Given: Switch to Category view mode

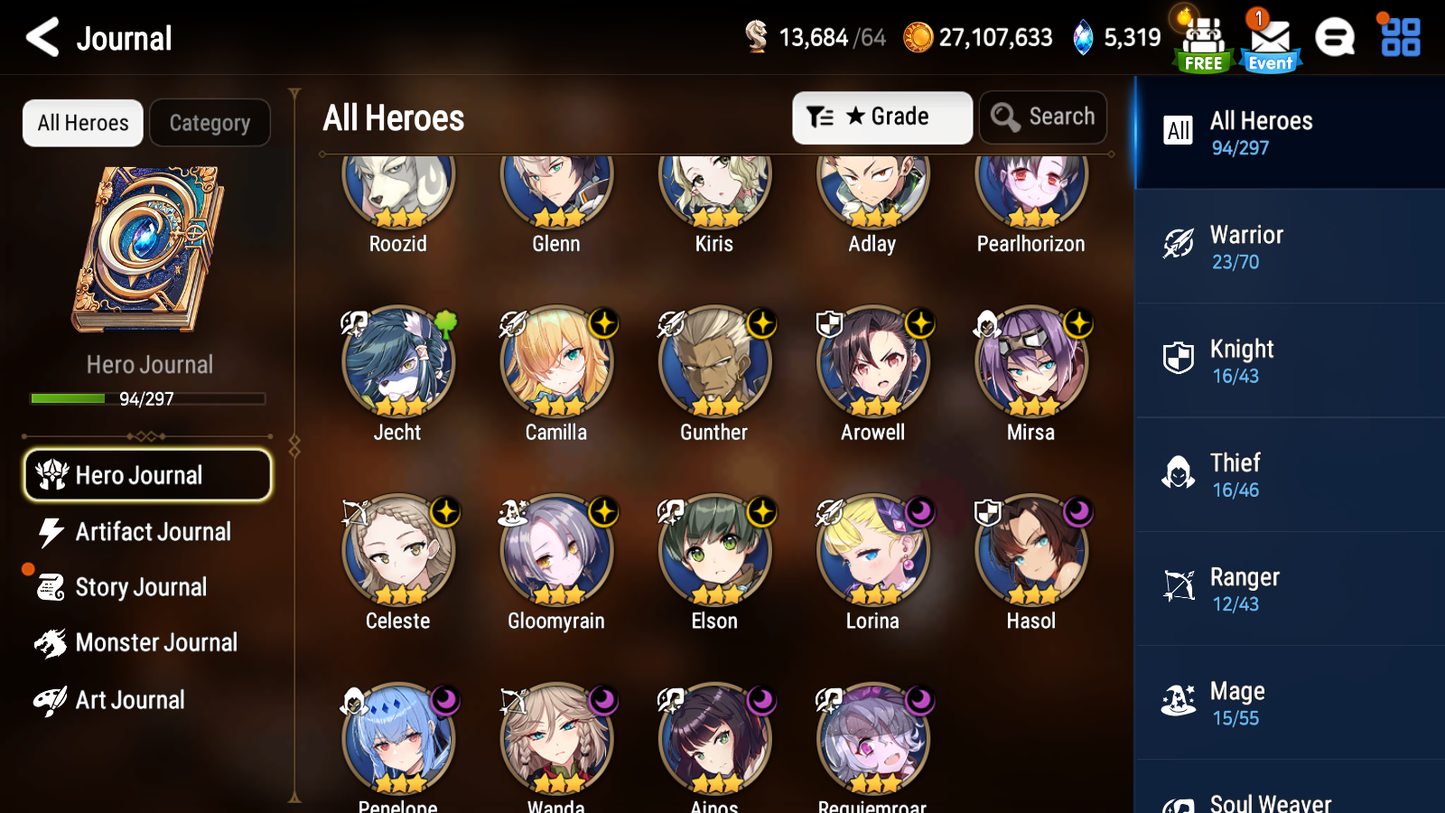Looking at the screenshot, I should (x=210, y=122).
